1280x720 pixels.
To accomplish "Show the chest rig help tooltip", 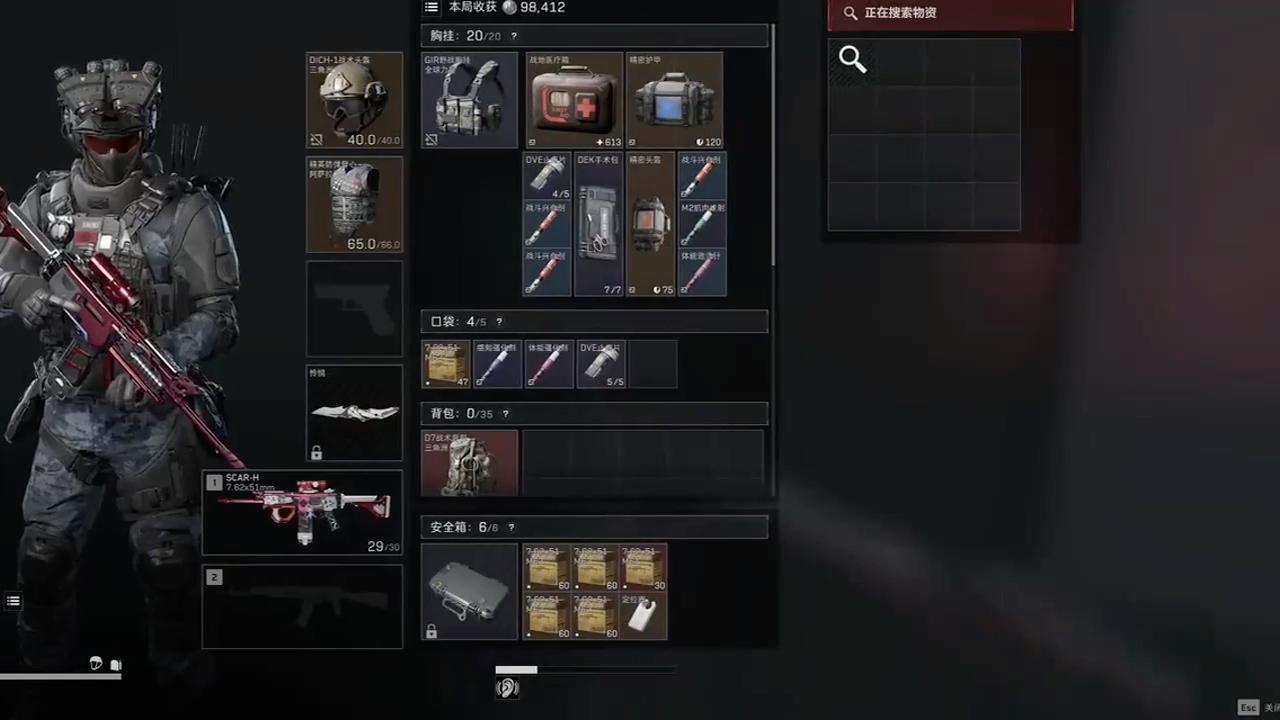I will 514,36.
